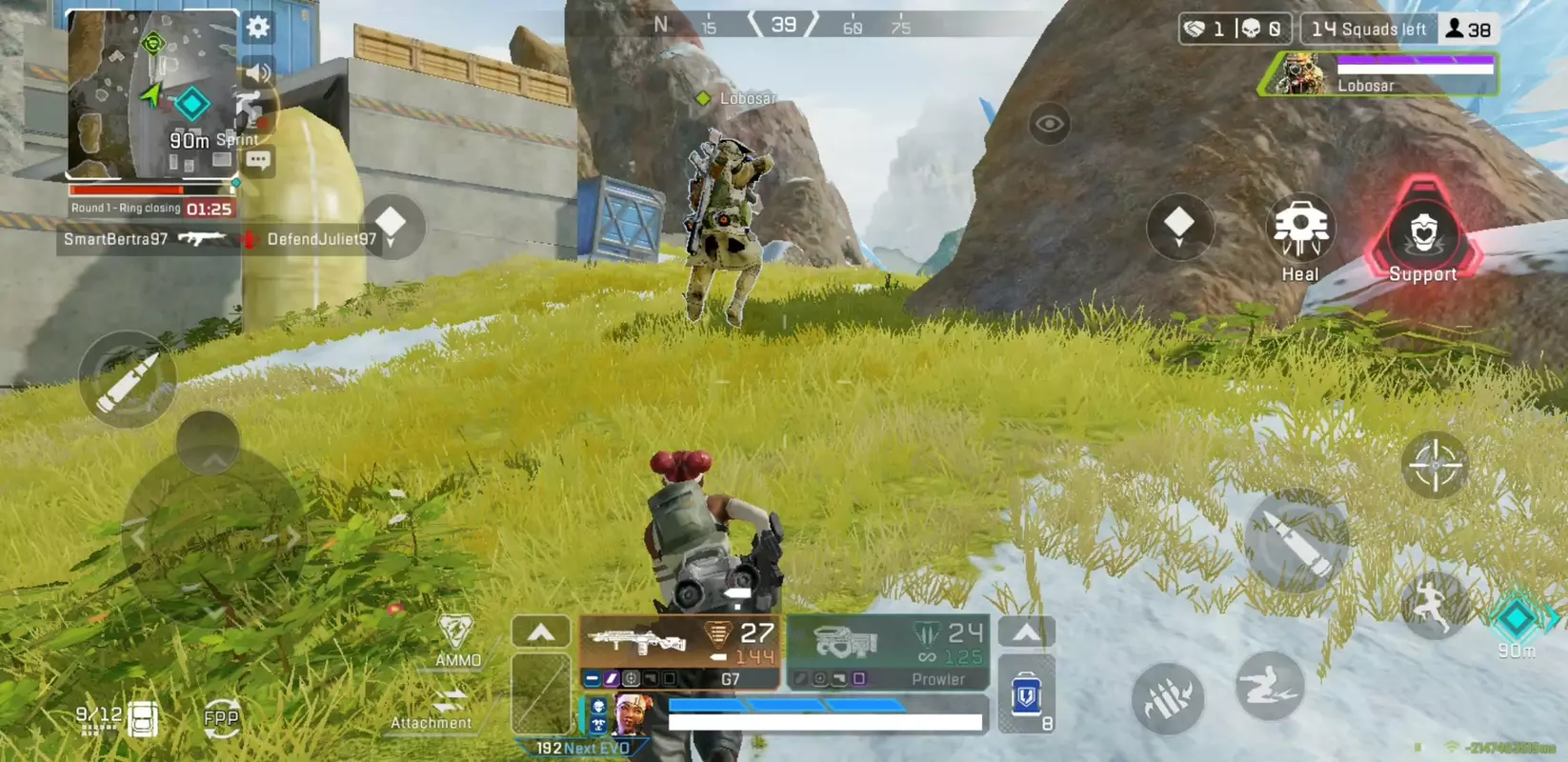Tap the Heal drone icon

[x=1299, y=229]
